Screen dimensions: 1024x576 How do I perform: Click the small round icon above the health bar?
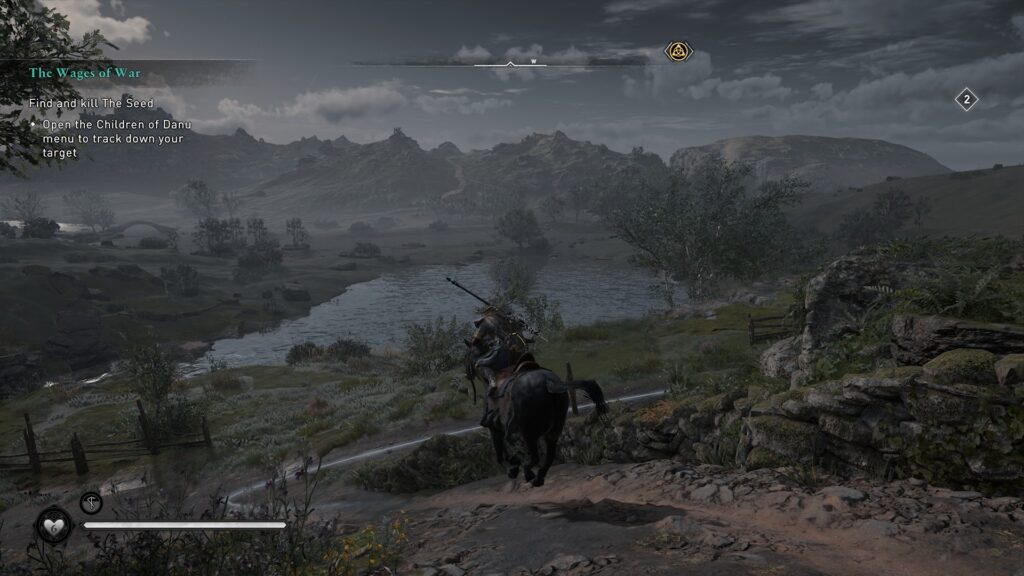point(91,502)
